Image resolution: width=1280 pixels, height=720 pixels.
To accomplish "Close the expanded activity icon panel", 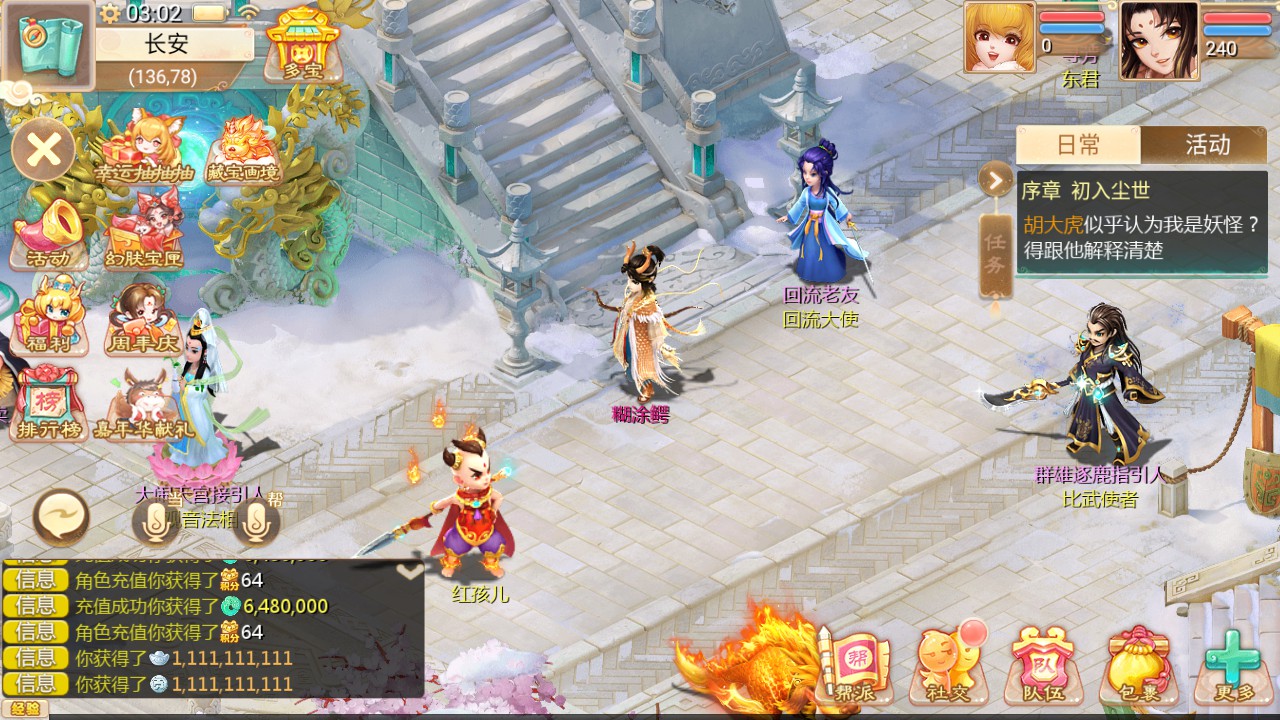I will 44,151.
